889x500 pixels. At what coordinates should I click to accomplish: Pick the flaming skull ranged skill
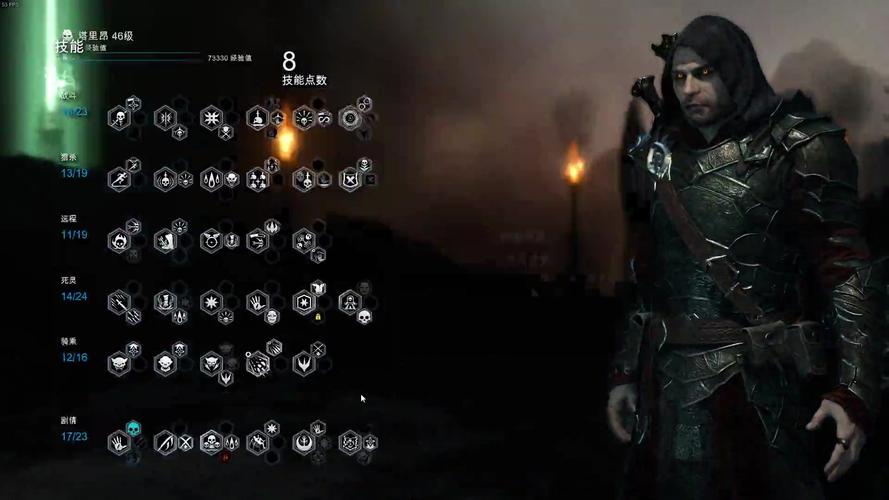pyautogui.click(x=119, y=241)
